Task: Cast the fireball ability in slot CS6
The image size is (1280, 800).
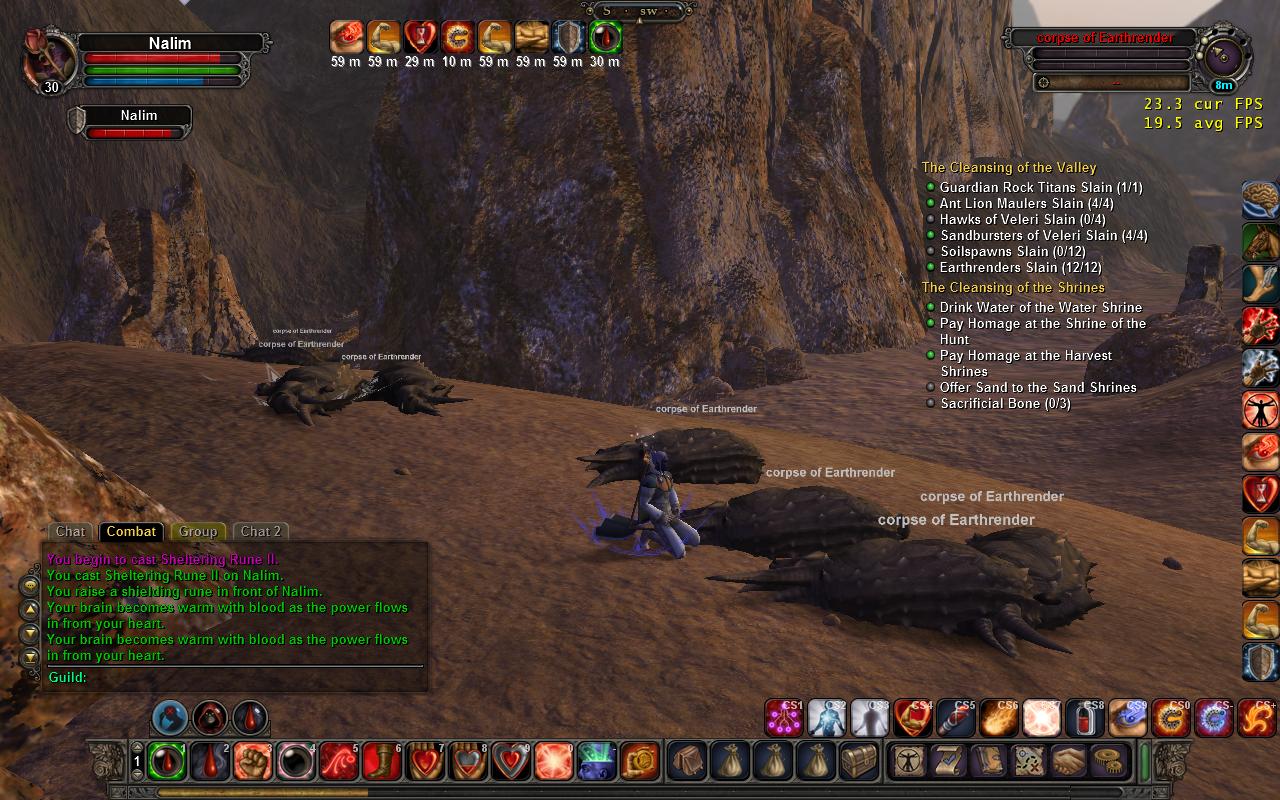Action: pos(999,718)
